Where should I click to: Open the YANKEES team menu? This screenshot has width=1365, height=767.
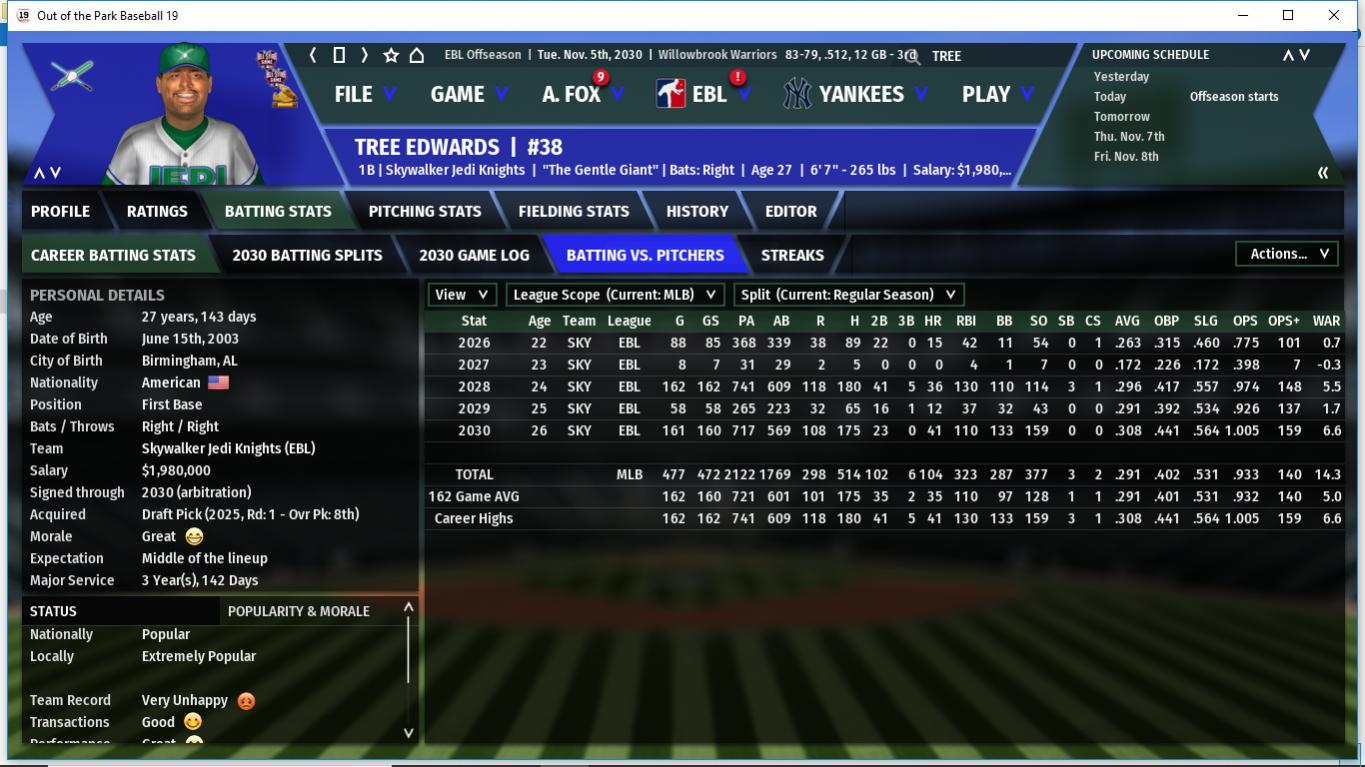pyautogui.click(x=857, y=94)
